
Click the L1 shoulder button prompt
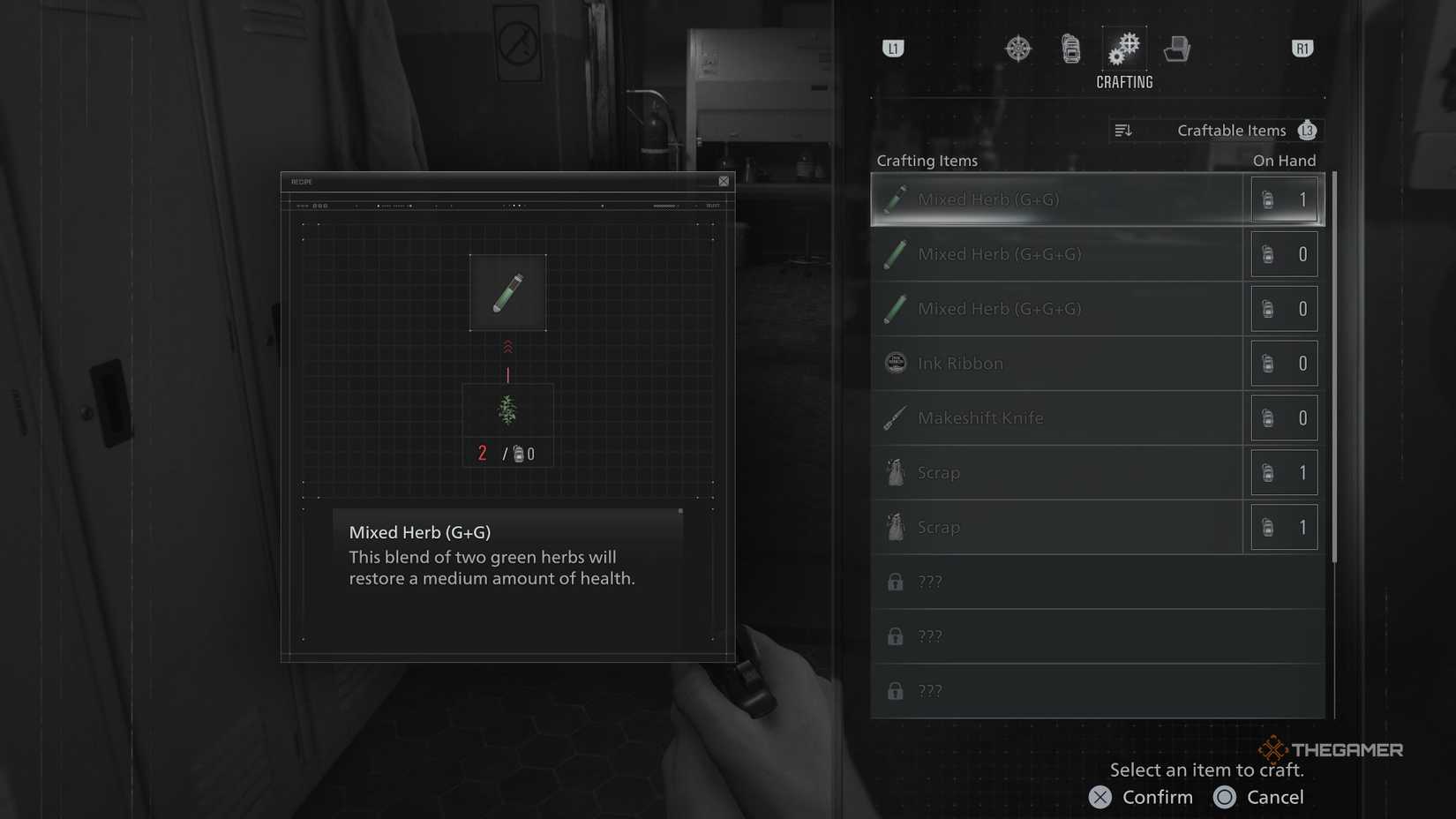coord(893,49)
